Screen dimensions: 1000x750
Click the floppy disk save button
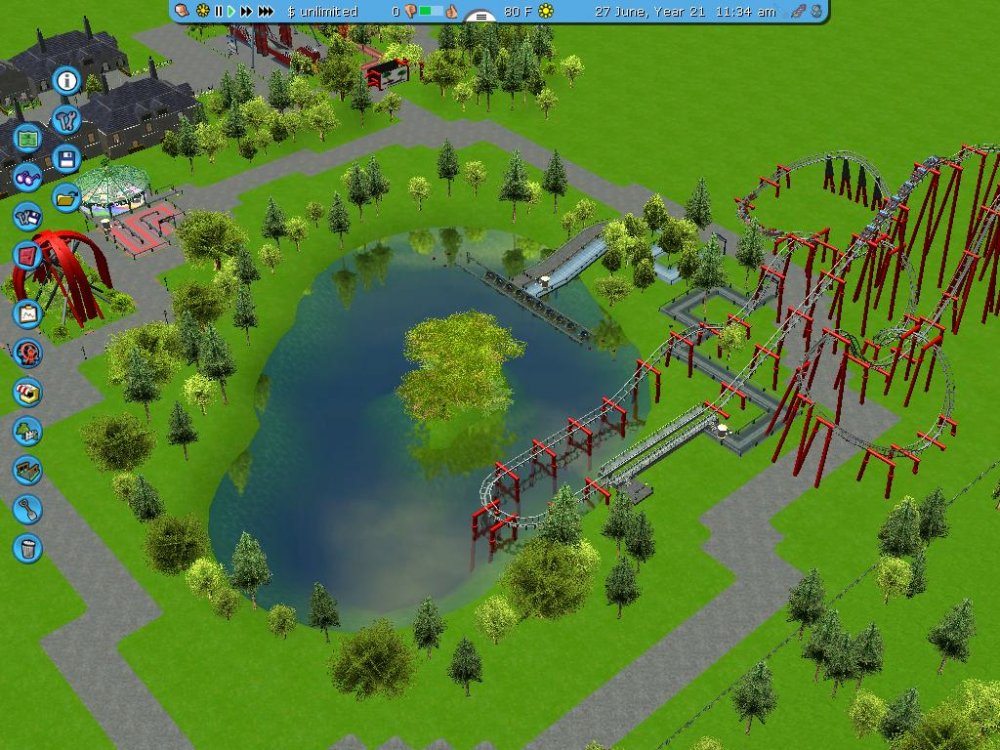tap(67, 159)
